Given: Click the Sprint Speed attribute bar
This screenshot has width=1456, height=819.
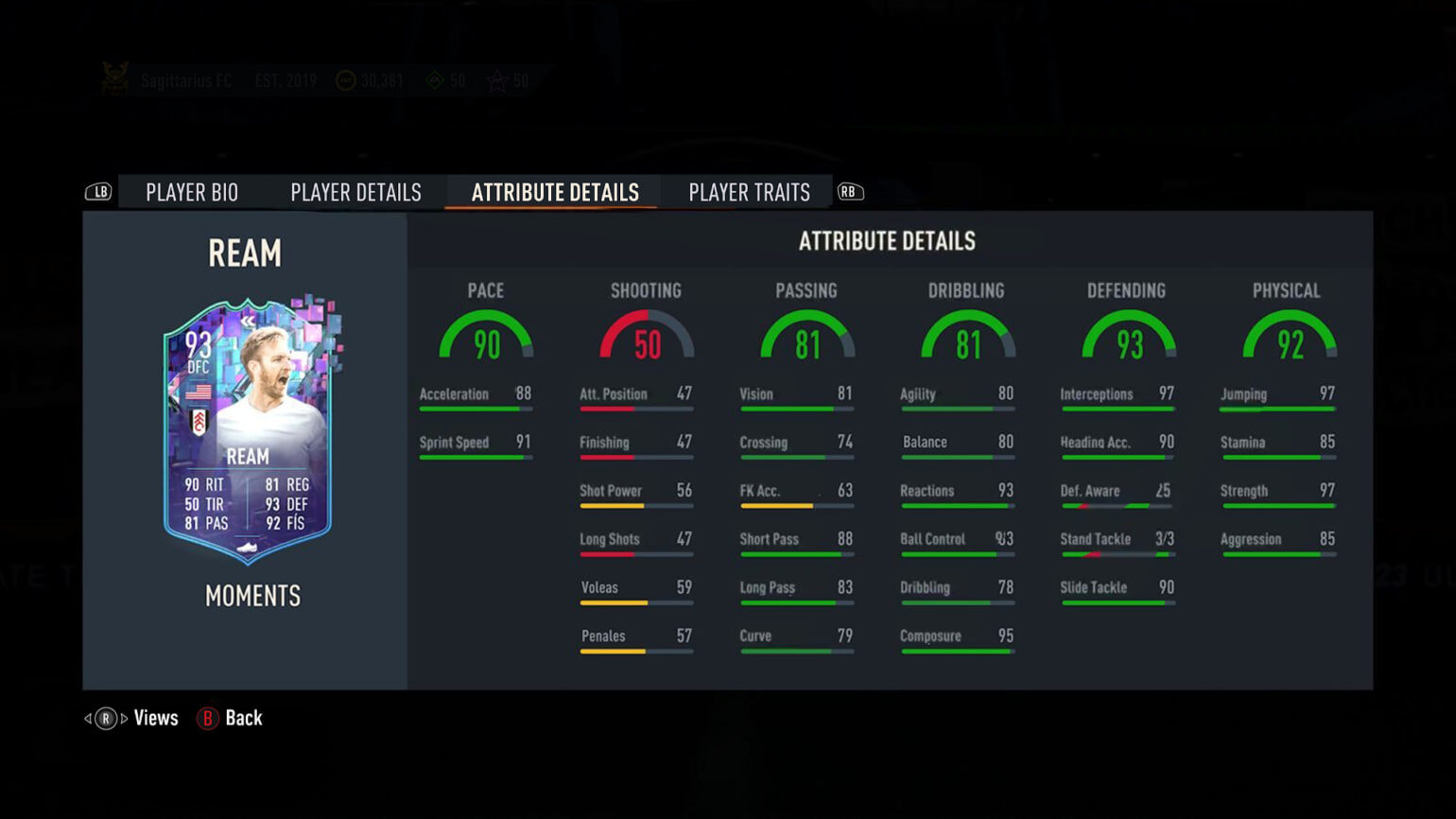Looking at the screenshot, I should (x=476, y=456).
